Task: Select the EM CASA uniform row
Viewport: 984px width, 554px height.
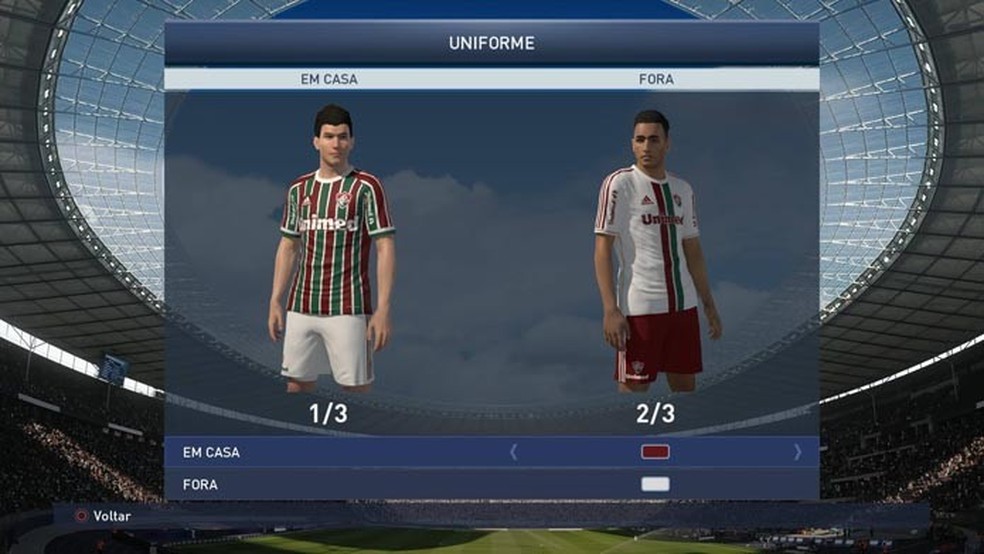Action: (x=211, y=452)
